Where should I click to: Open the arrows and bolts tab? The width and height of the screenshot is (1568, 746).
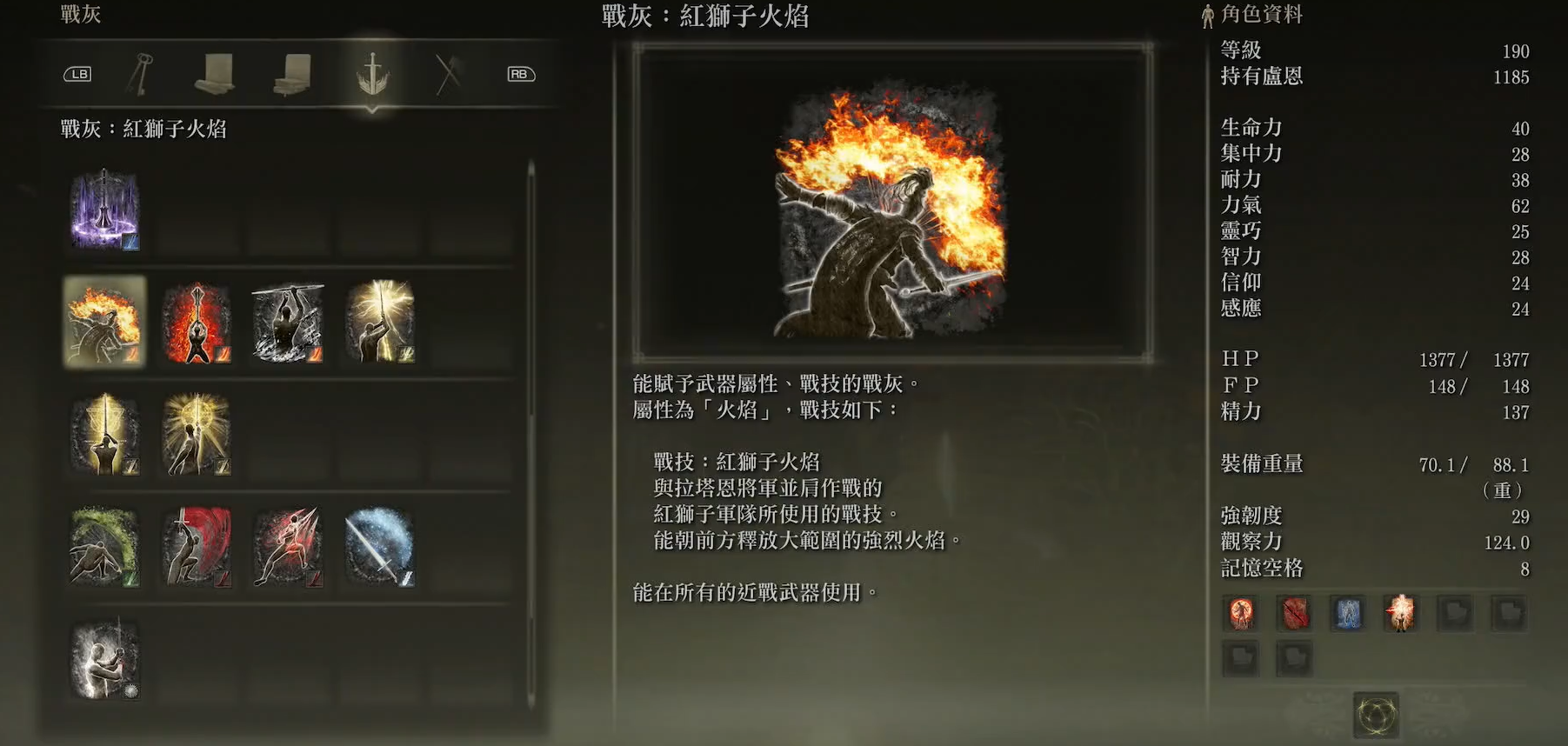coord(446,74)
